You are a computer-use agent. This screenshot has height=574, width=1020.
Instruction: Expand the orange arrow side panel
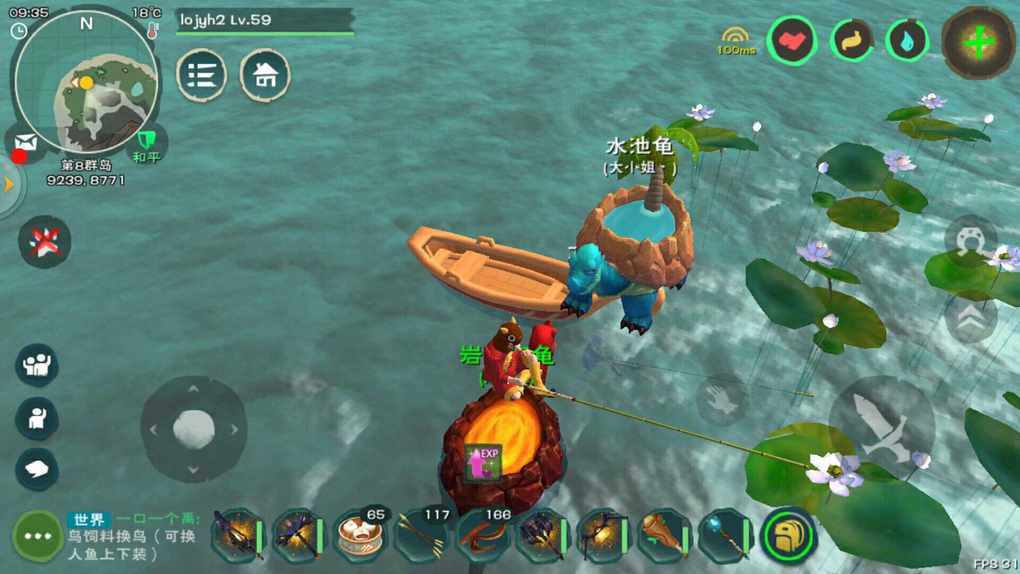coord(10,185)
